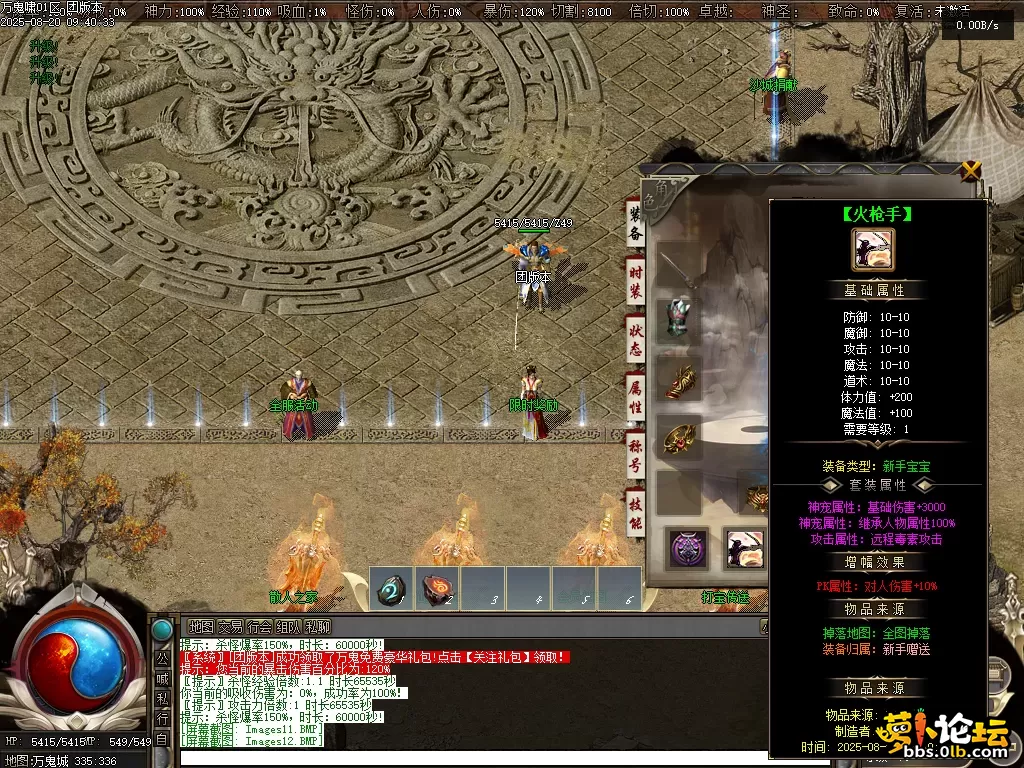Open the 组队 team button

click(x=289, y=627)
